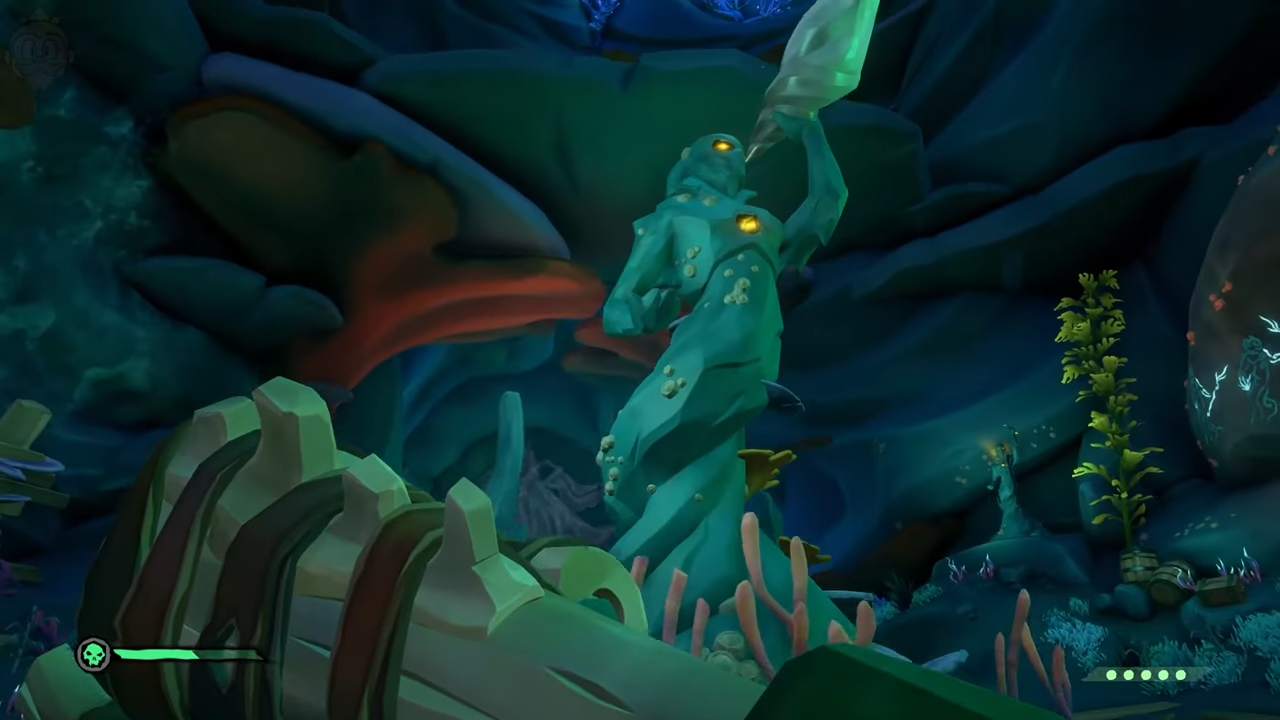The image size is (1280, 720).
Task: Click the last glowing dot of the breath meter
Action: pyautogui.click(x=1180, y=675)
